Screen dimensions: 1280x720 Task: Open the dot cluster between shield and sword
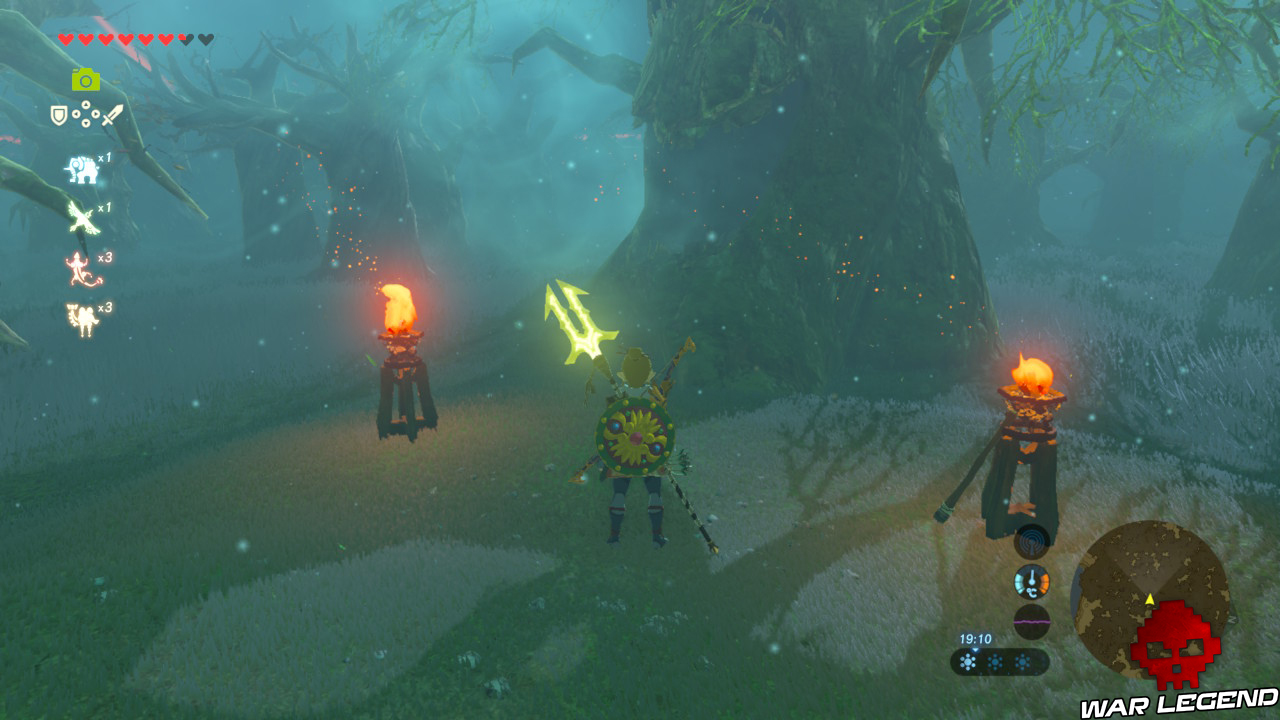pos(86,114)
